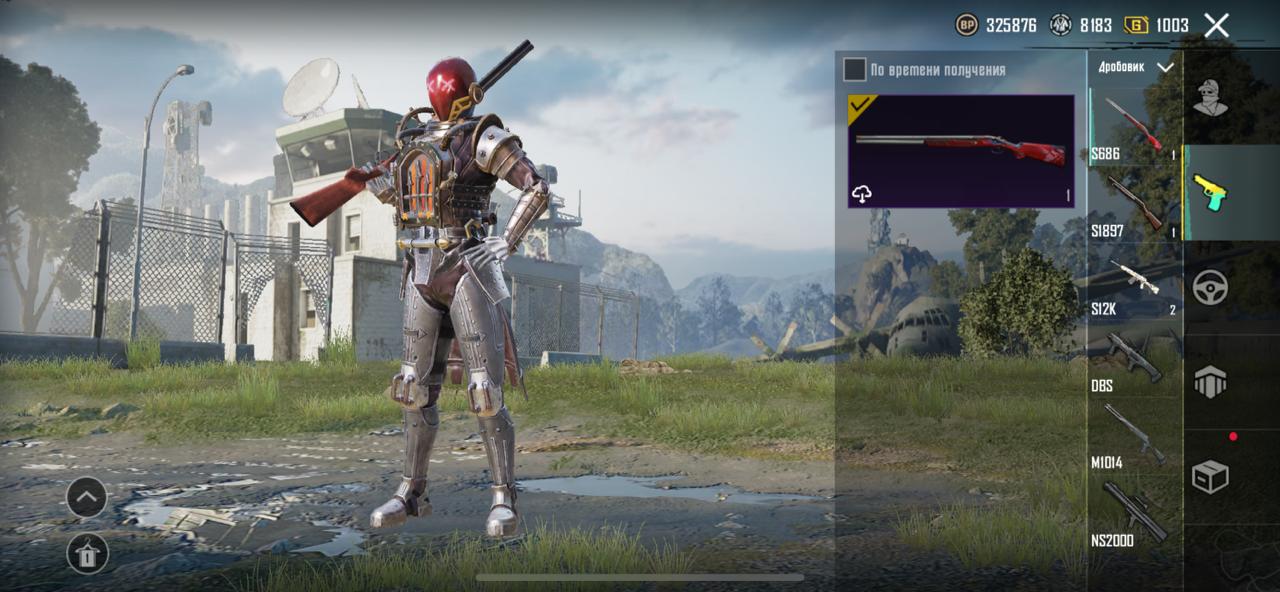Image resolution: width=1280 pixels, height=592 pixels.
Task: Select the equipped red shotgun skin card
Action: [961, 151]
